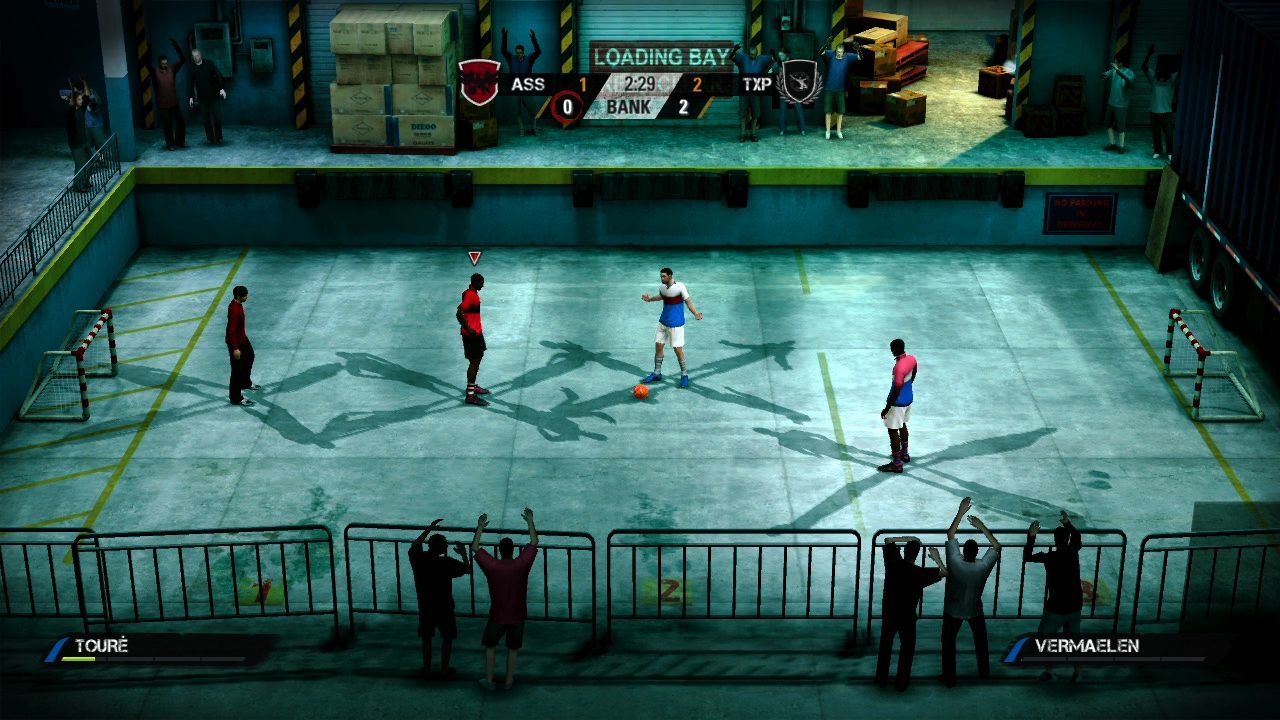This screenshot has height=720, width=1280.
Task: Select the ASS team label
Action: coord(527,83)
